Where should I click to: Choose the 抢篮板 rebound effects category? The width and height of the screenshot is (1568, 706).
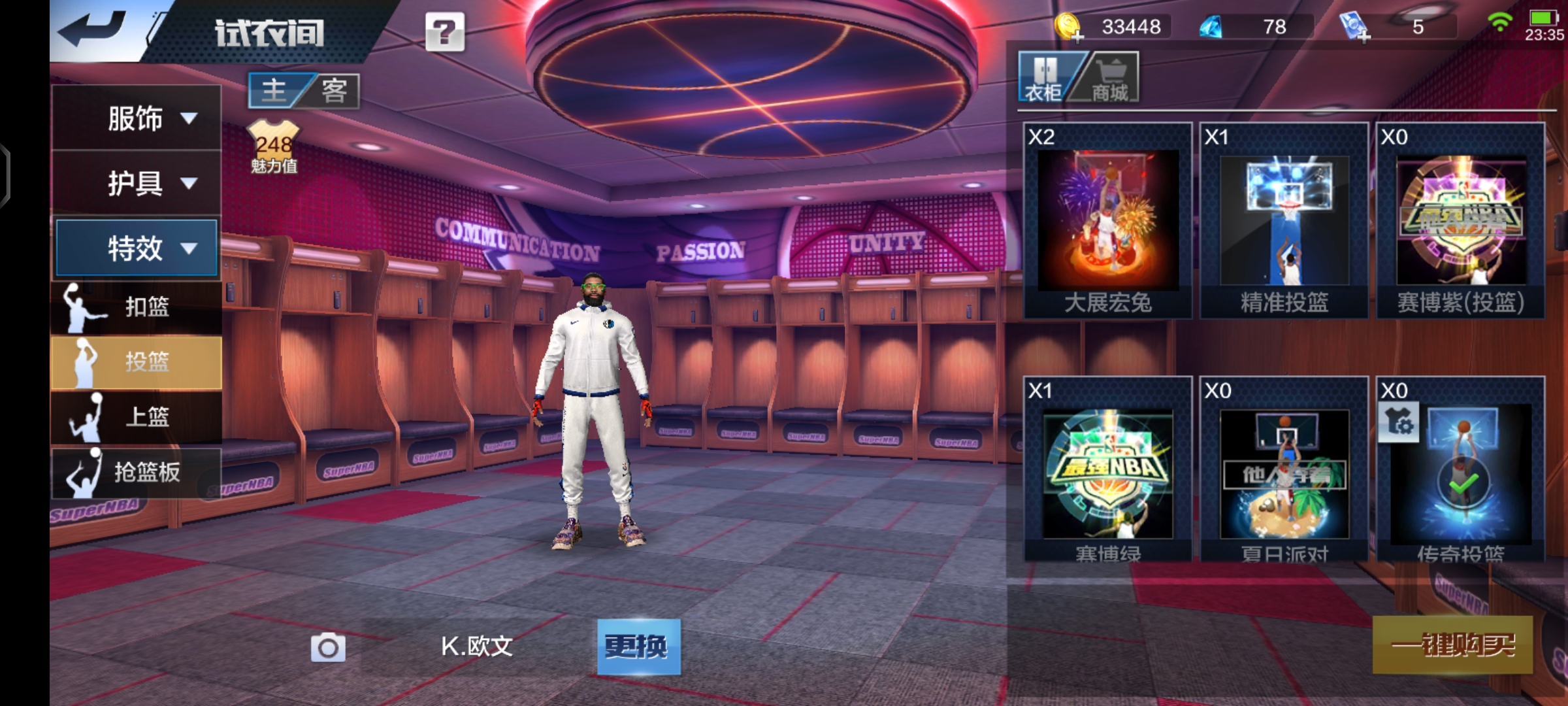(136, 472)
